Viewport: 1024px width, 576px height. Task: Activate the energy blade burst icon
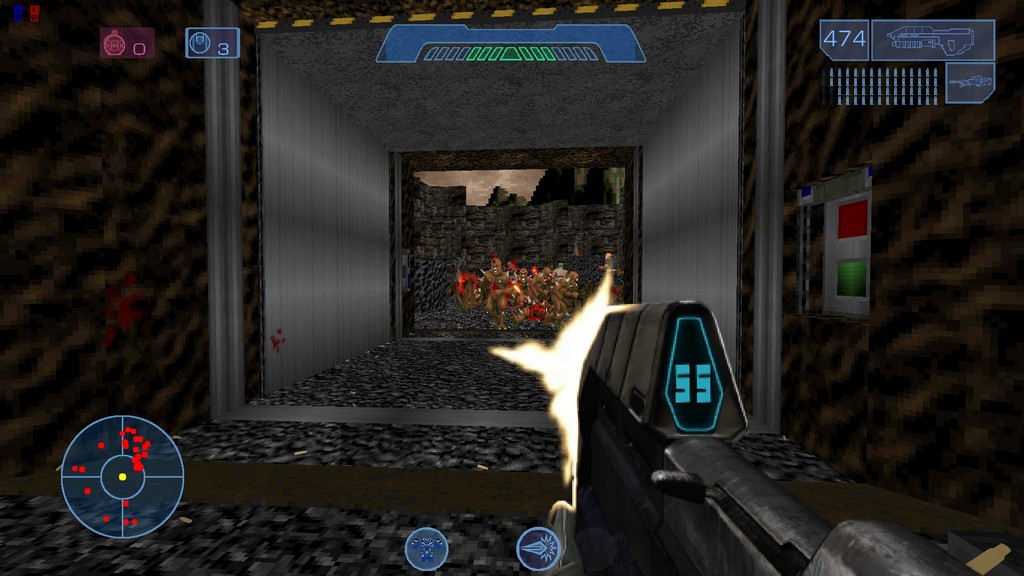tap(537, 548)
